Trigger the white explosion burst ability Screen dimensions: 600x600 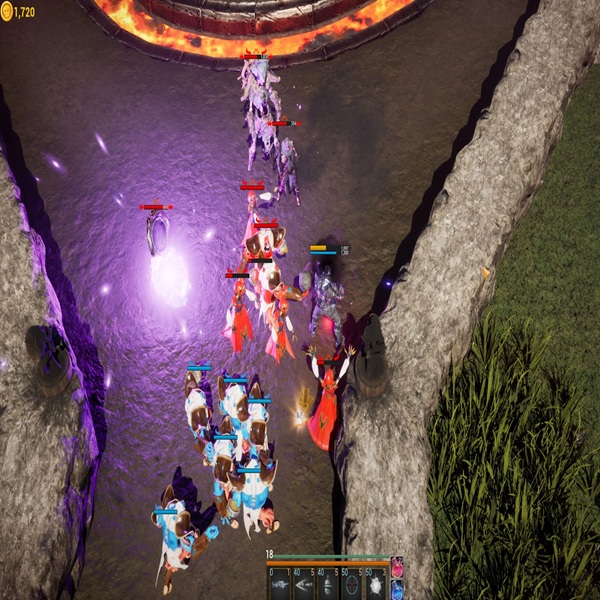click(375, 585)
